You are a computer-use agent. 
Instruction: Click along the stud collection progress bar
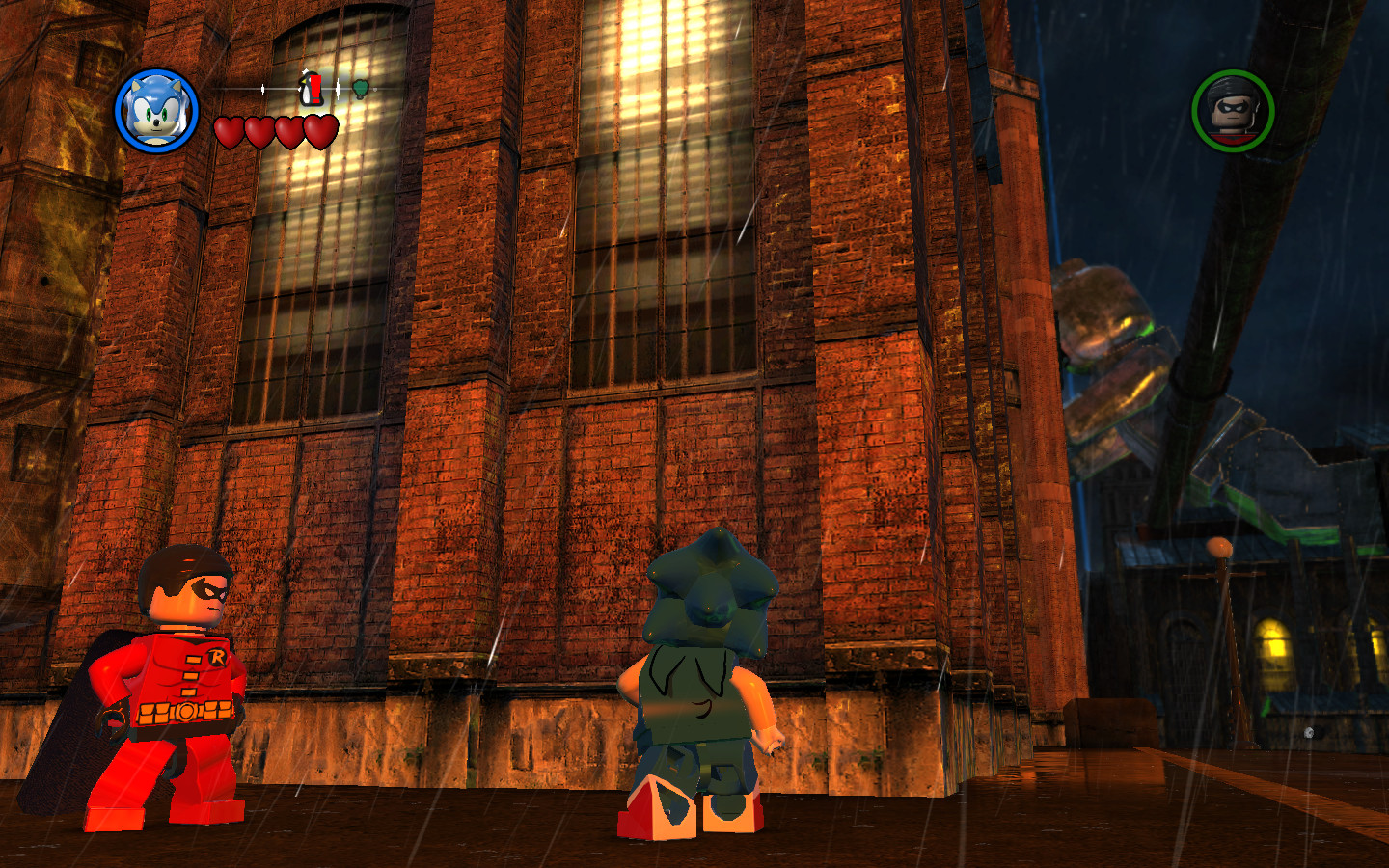pyautogui.click(x=289, y=88)
